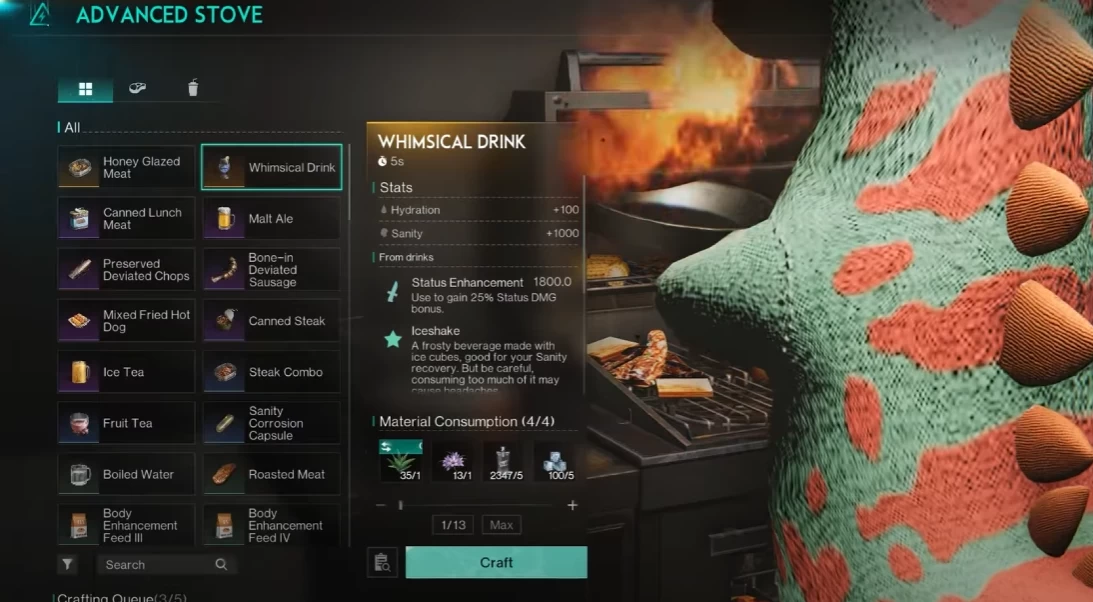Craft the Whimsical Drink
This screenshot has width=1093, height=602.
point(496,563)
